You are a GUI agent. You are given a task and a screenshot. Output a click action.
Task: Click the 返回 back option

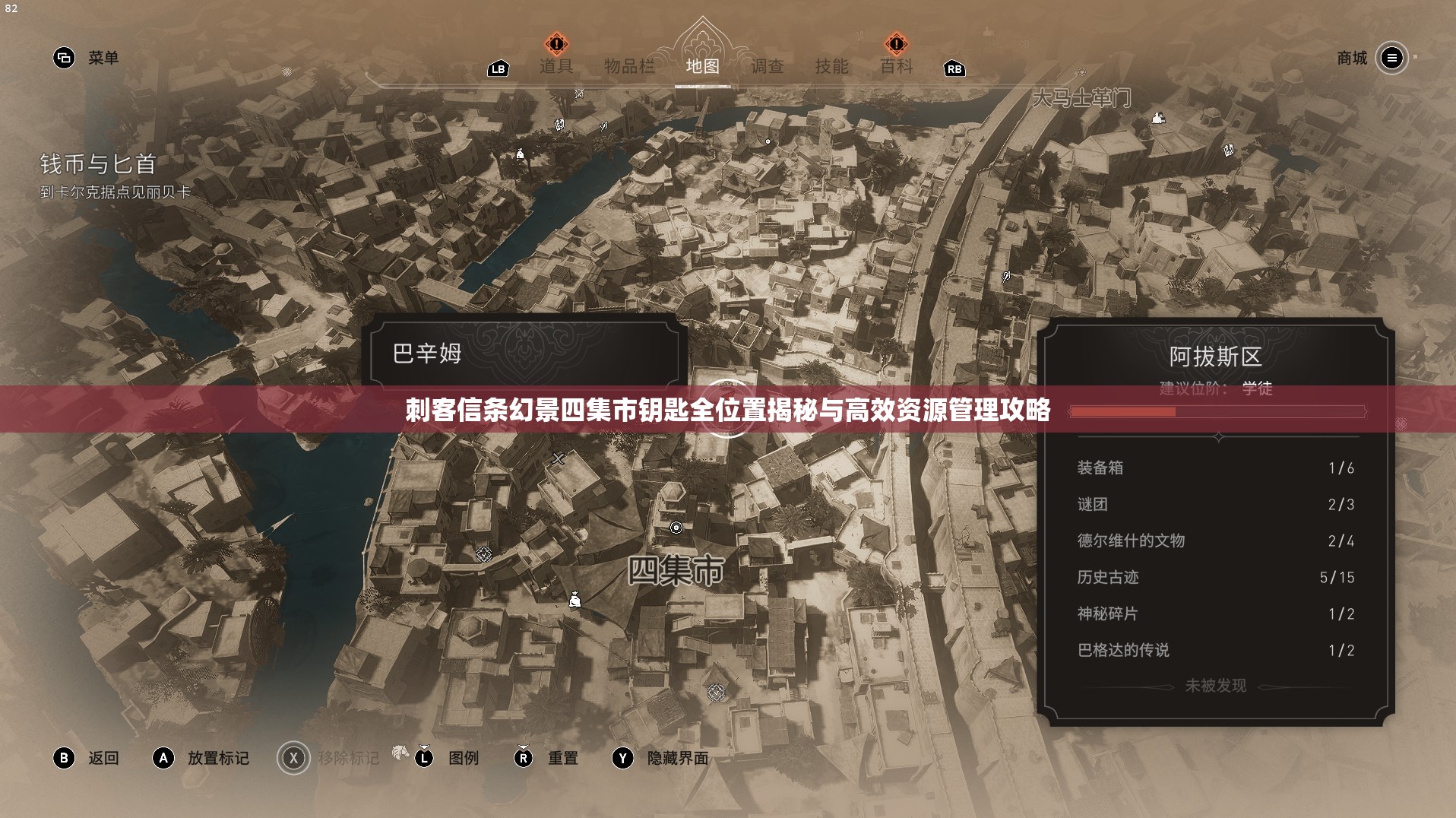tap(86, 758)
